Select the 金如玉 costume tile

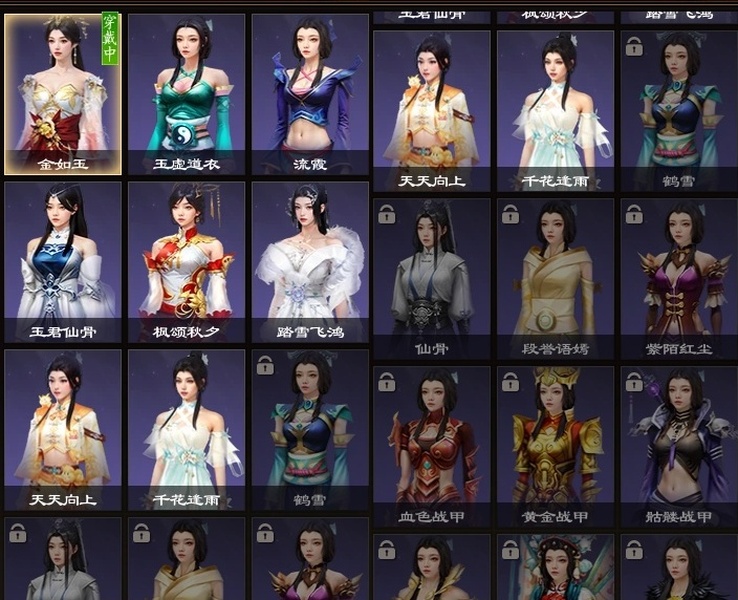pyautogui.click(x=63, y=95)
